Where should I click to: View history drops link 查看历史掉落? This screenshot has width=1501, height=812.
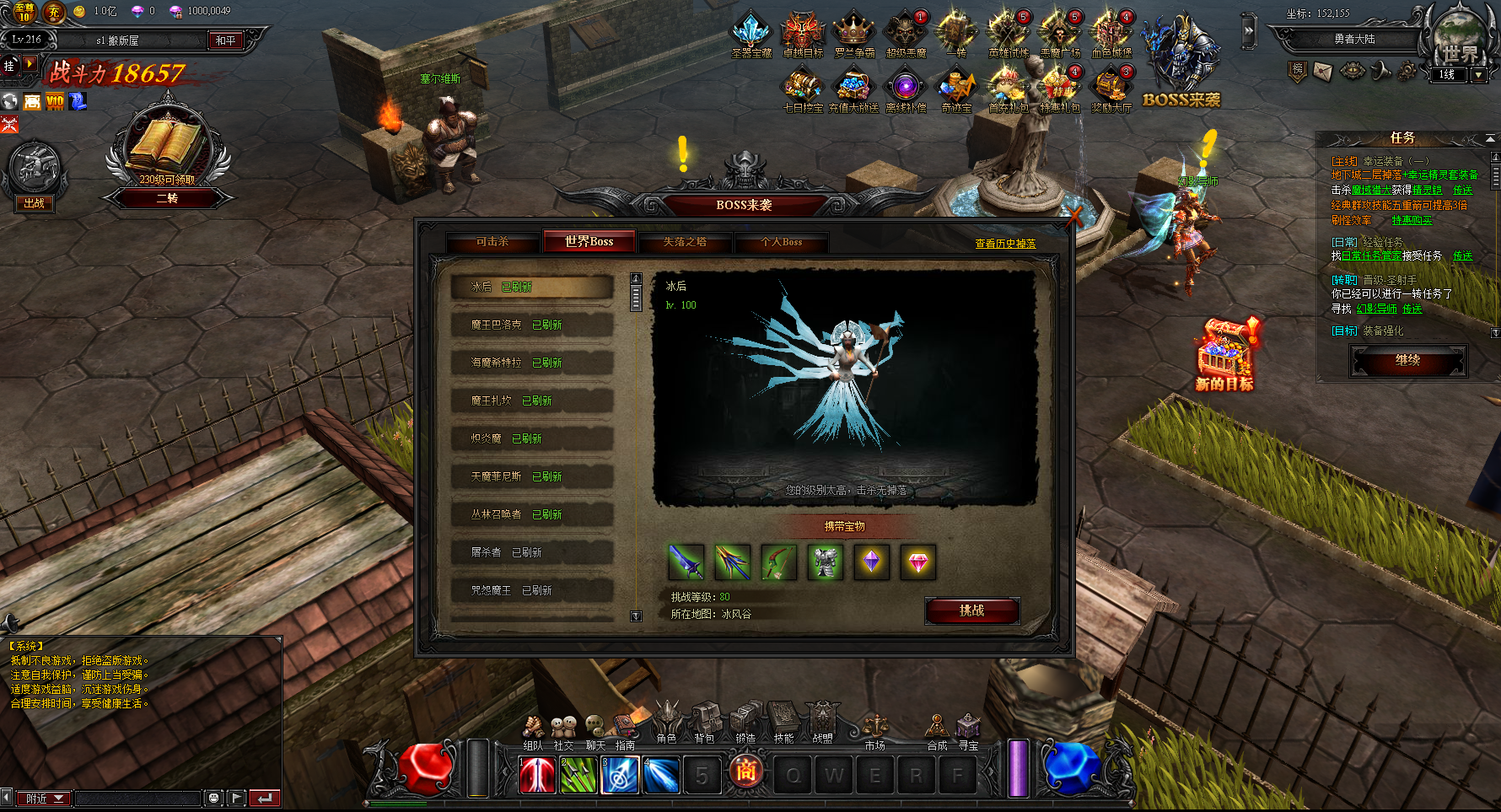coord(1005,244)
